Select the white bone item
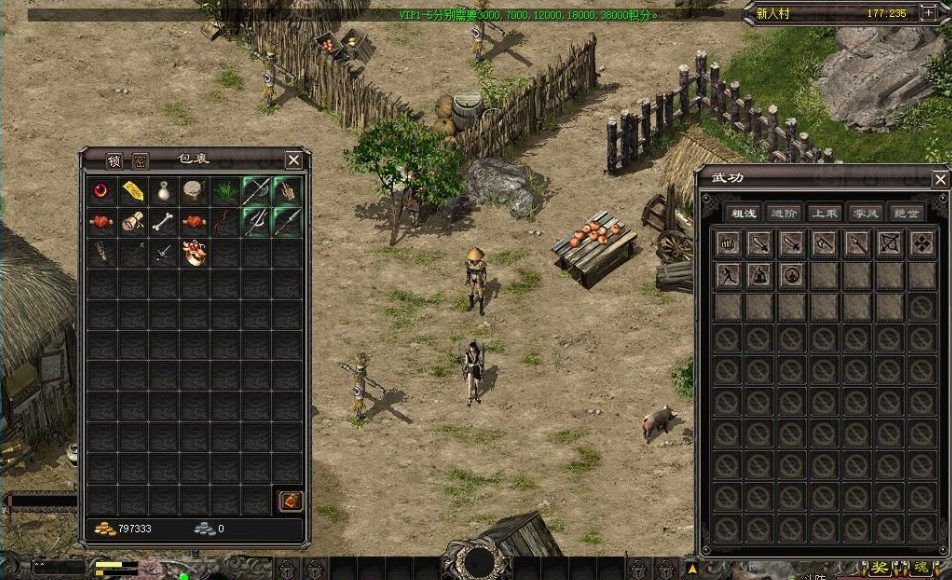The image size is (952, 580). pos(163,222)
